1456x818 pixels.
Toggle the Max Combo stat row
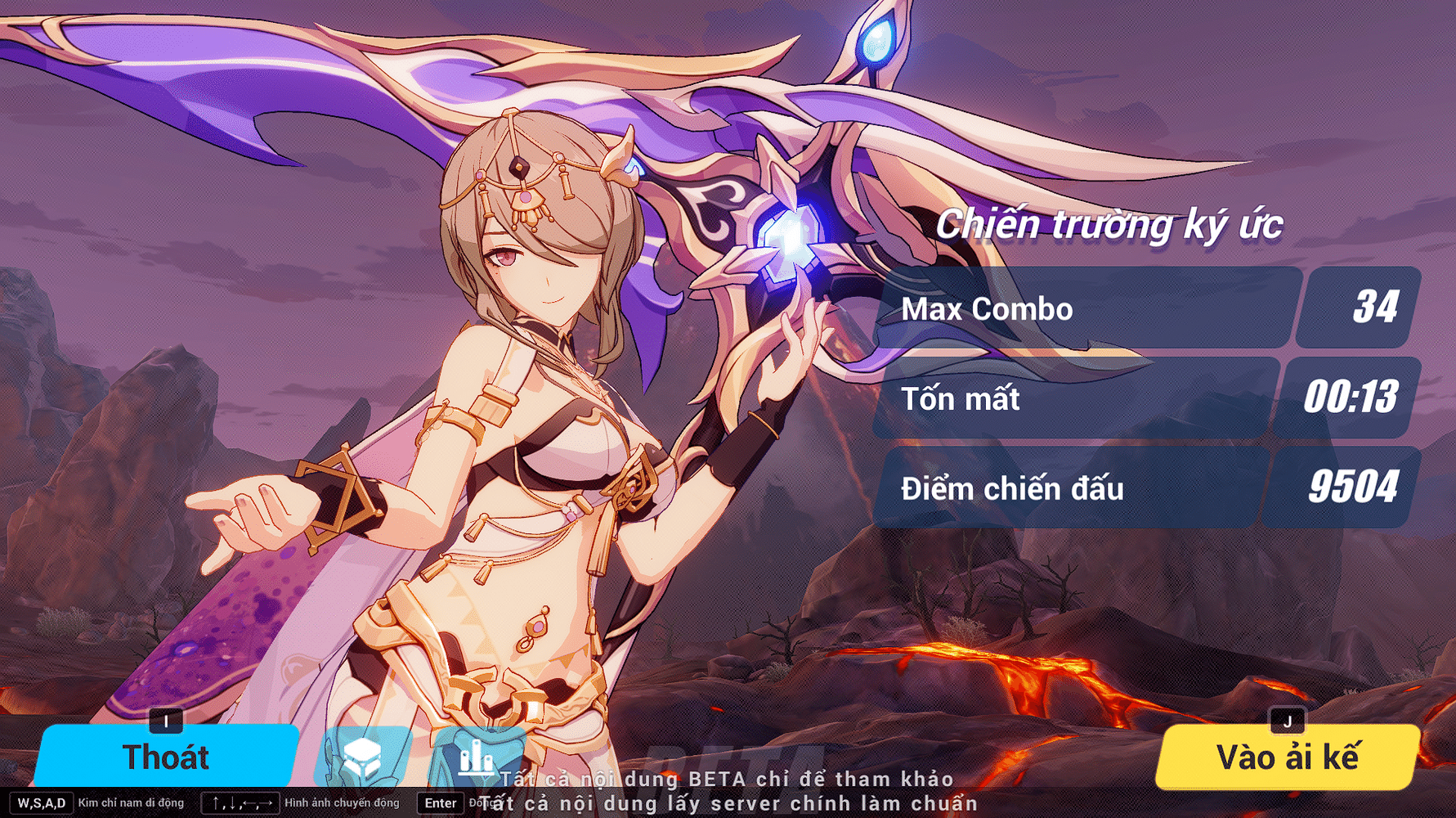coord(1063,309)
